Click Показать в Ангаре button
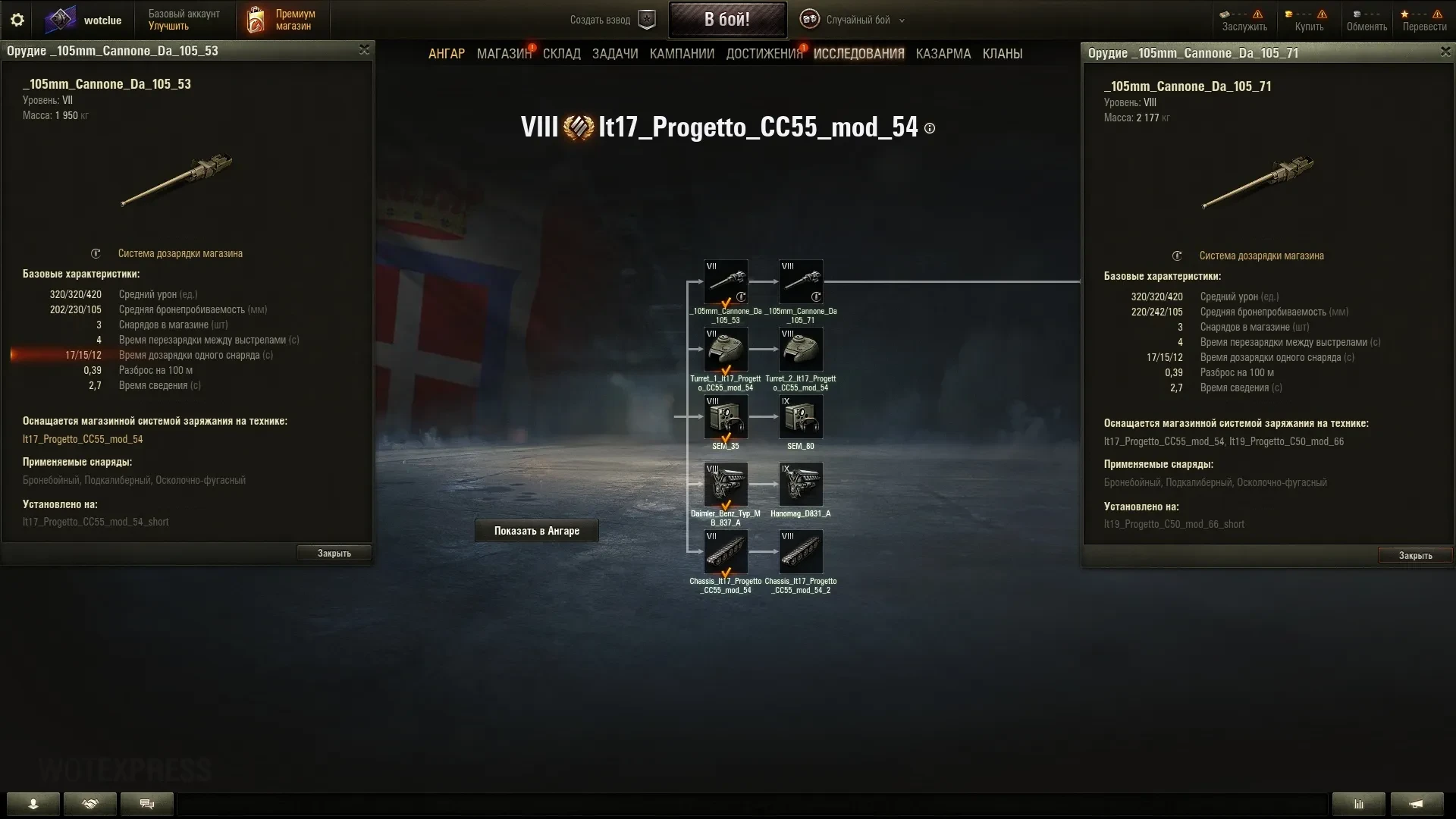Screen dimensions: 1456x819 (x=536, y=531)
